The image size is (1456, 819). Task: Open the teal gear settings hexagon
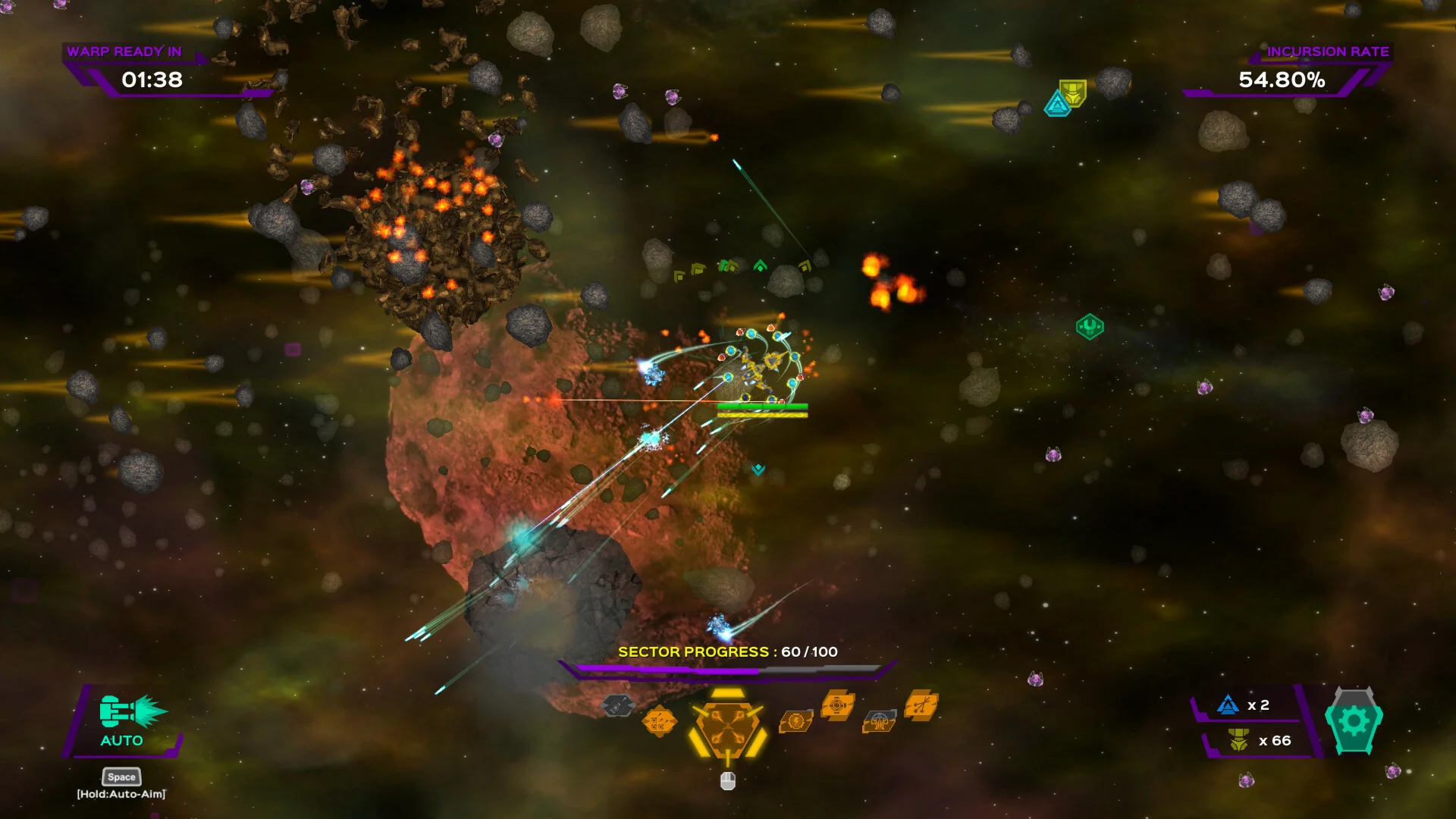pos(1354,721)
